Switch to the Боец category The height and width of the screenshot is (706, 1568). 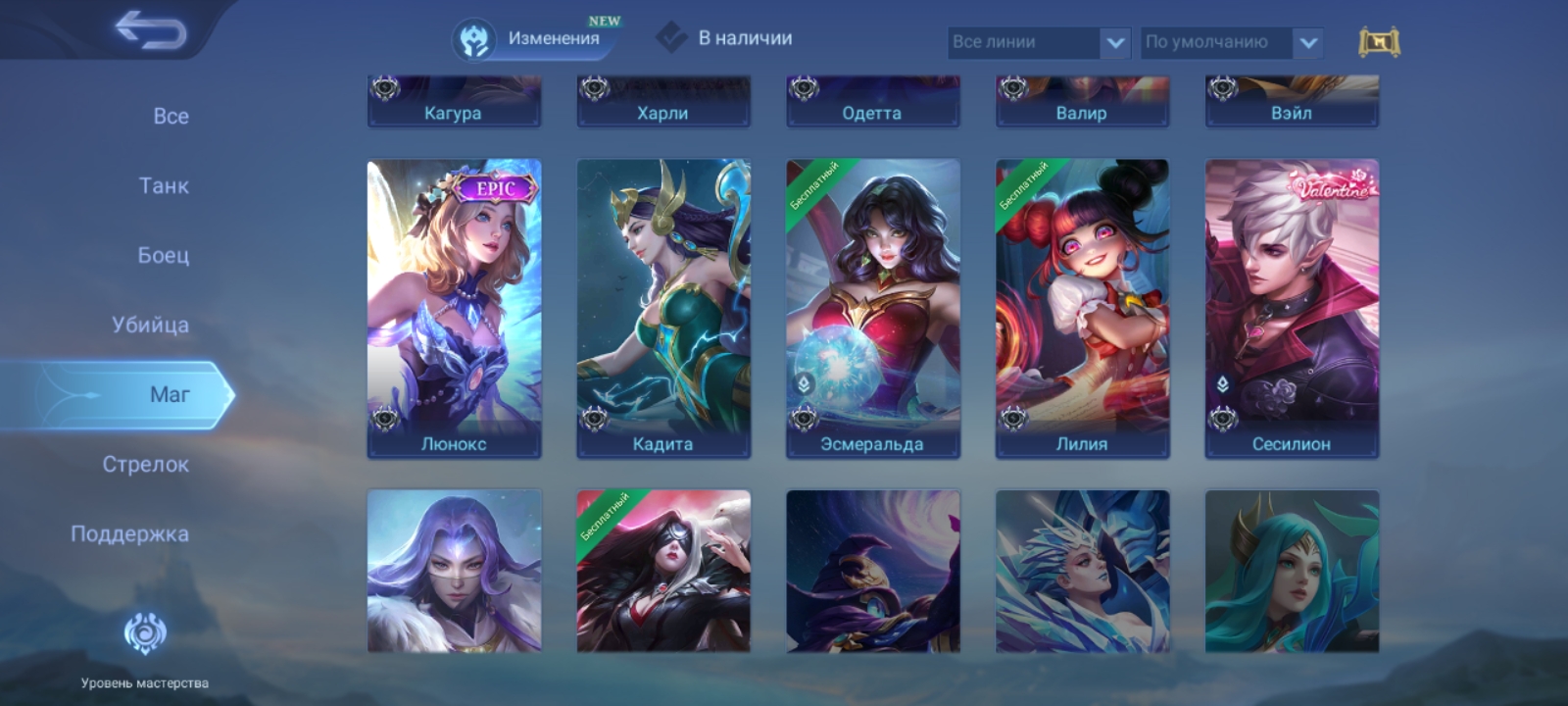(163, 255)
